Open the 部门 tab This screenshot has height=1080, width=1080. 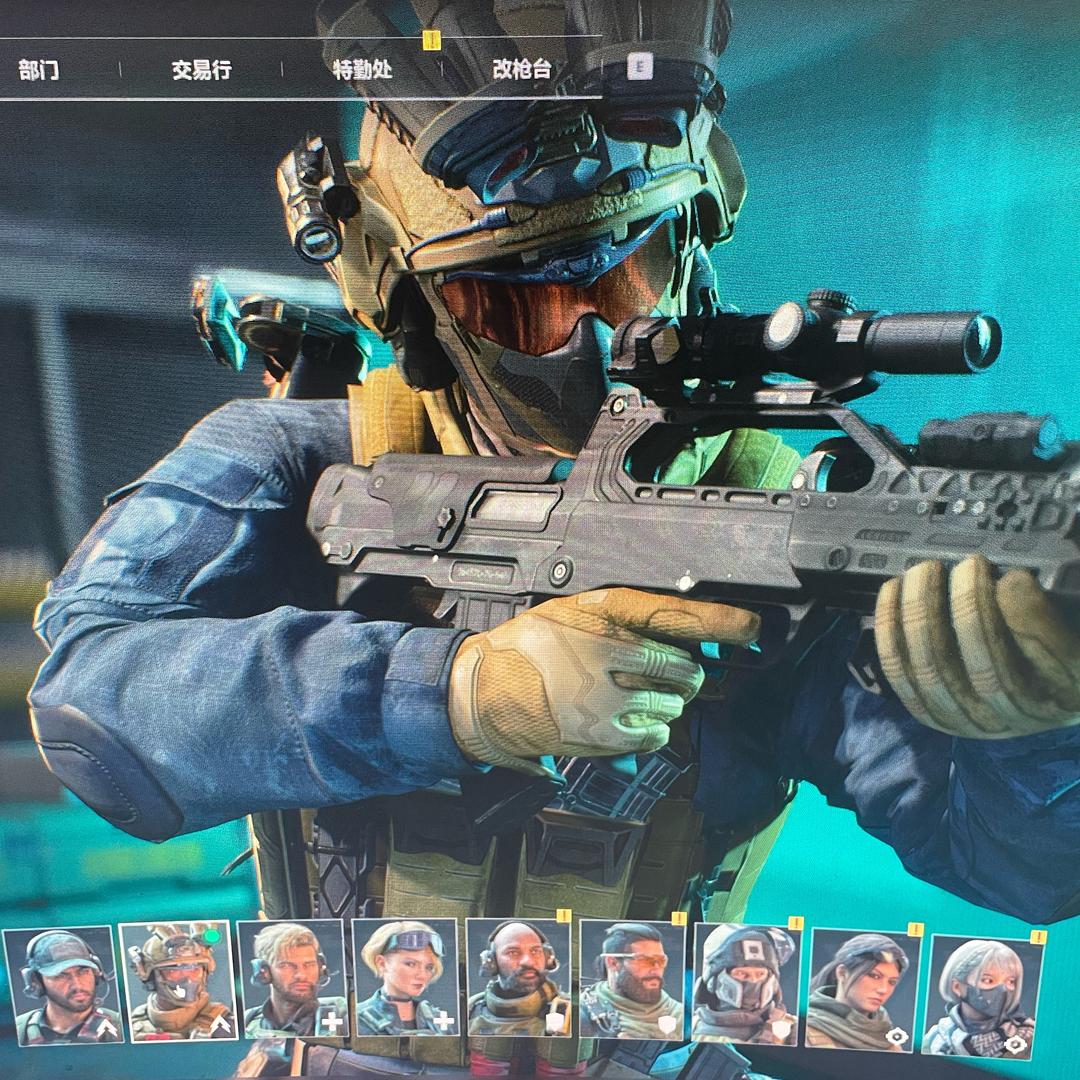(39, 70)
